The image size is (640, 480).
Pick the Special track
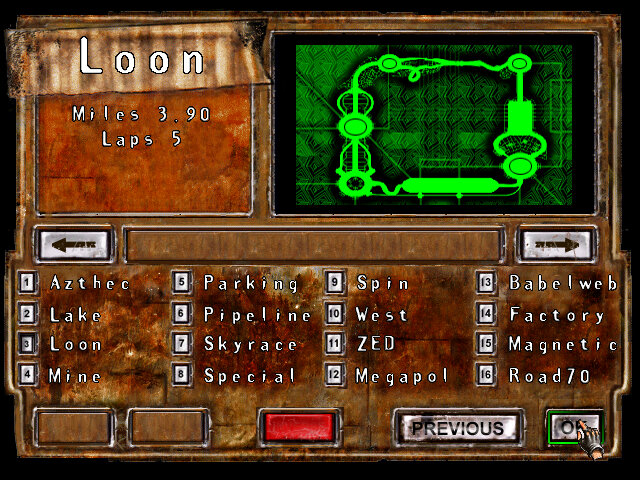point(250,376)
